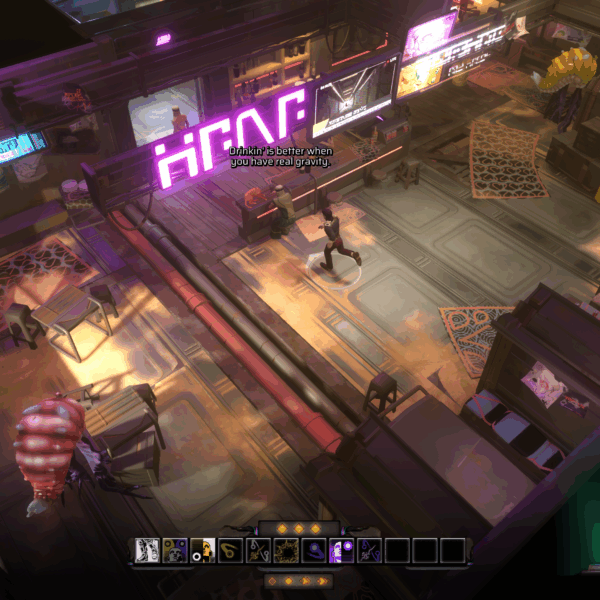Activate the grey skull head ability
Viewport: 600px width, 600px height.
[175, 549]
